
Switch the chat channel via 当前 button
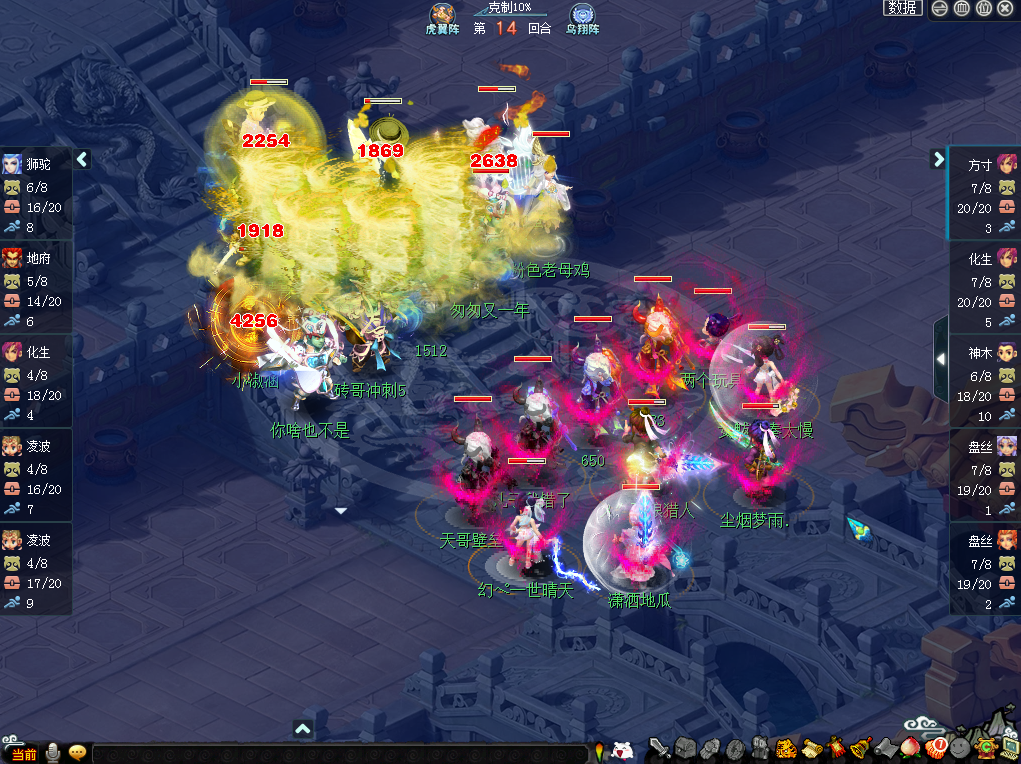pyautogui.click(x=21, y=754)
